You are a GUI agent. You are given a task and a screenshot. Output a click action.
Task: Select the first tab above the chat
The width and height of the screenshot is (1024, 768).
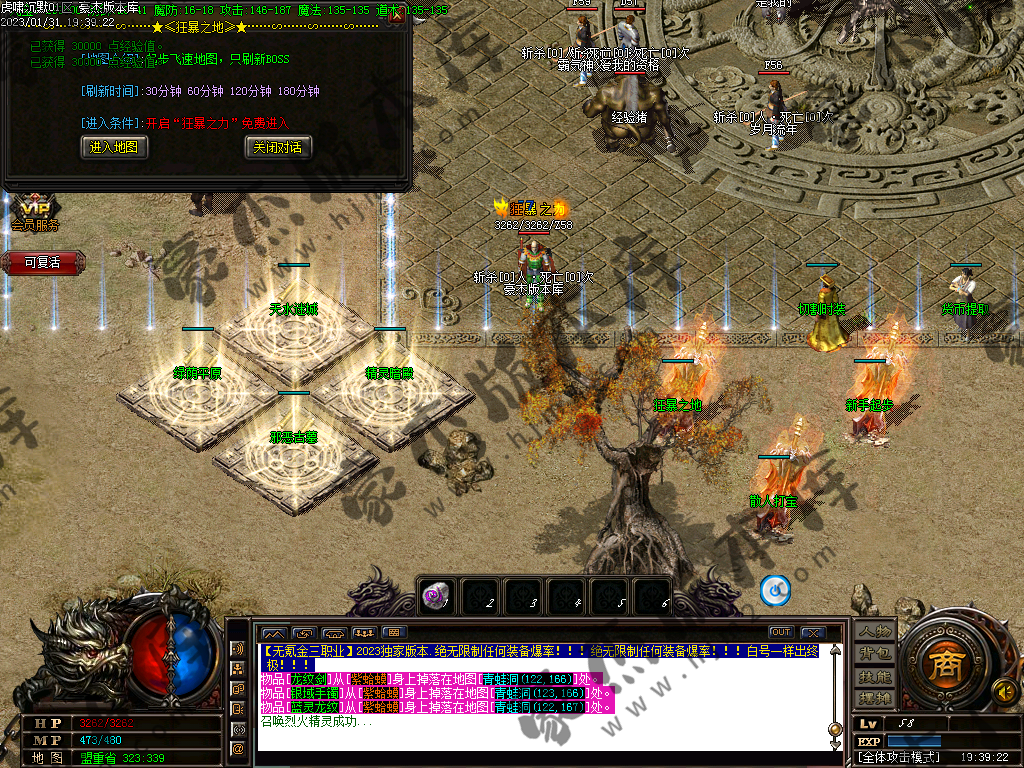(x=273, y=632)
